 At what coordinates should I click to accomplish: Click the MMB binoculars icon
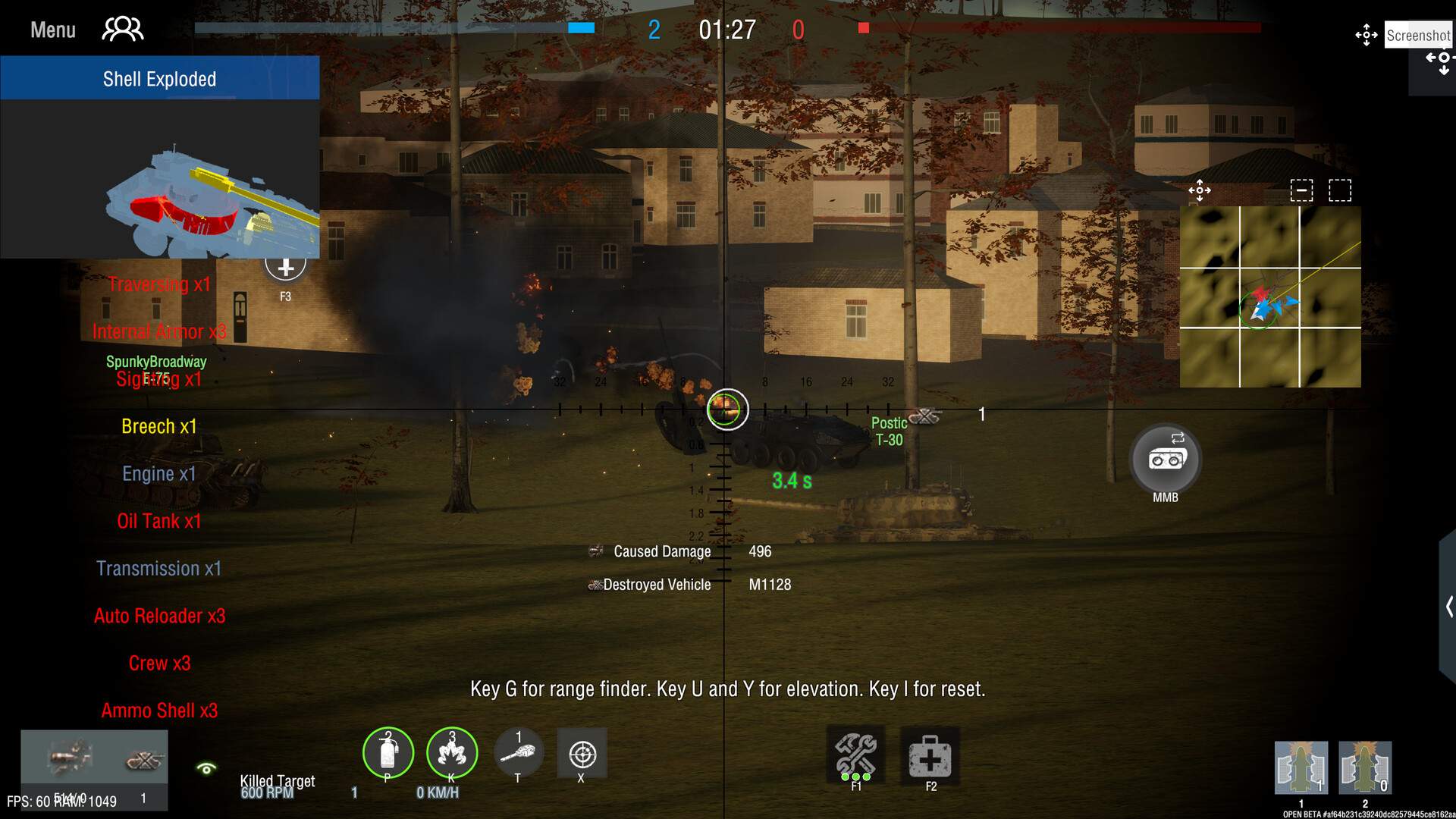1165,459
